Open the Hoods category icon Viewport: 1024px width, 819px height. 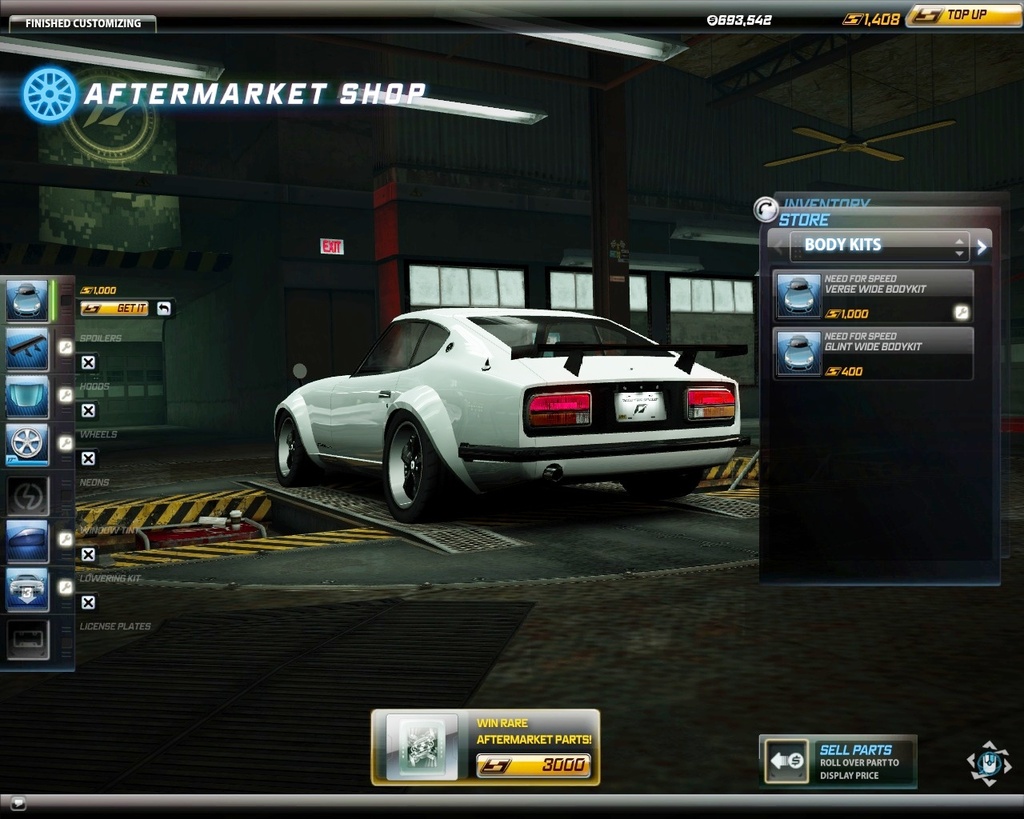[27, 396]
